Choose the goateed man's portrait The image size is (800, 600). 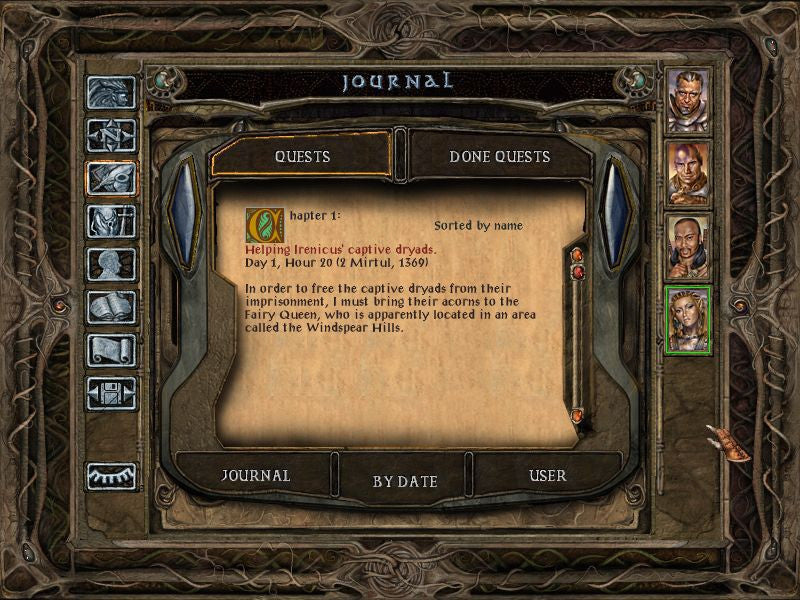pos(688,247)
